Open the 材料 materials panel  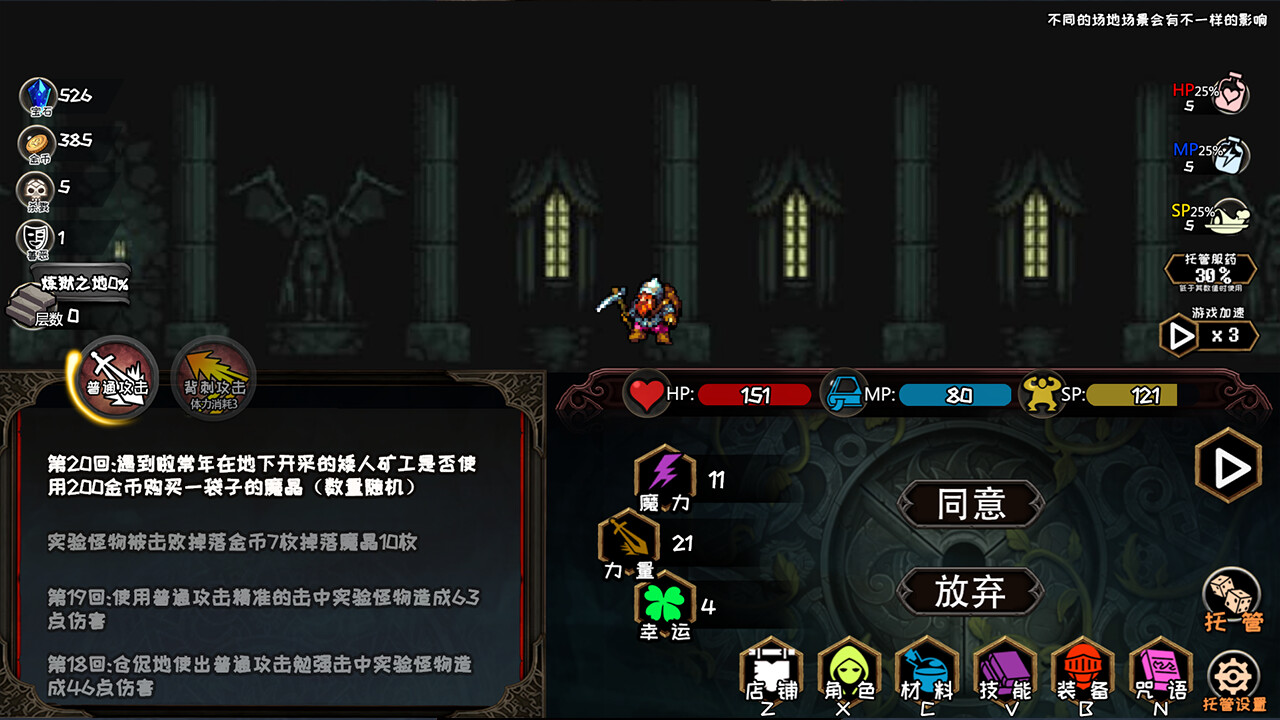click(x=925, y=670)
